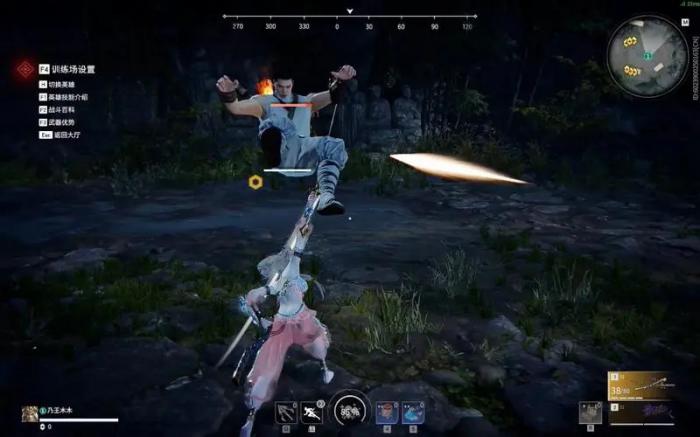
Task: Use the red character item slot
Action: click(x=385, y=411)
